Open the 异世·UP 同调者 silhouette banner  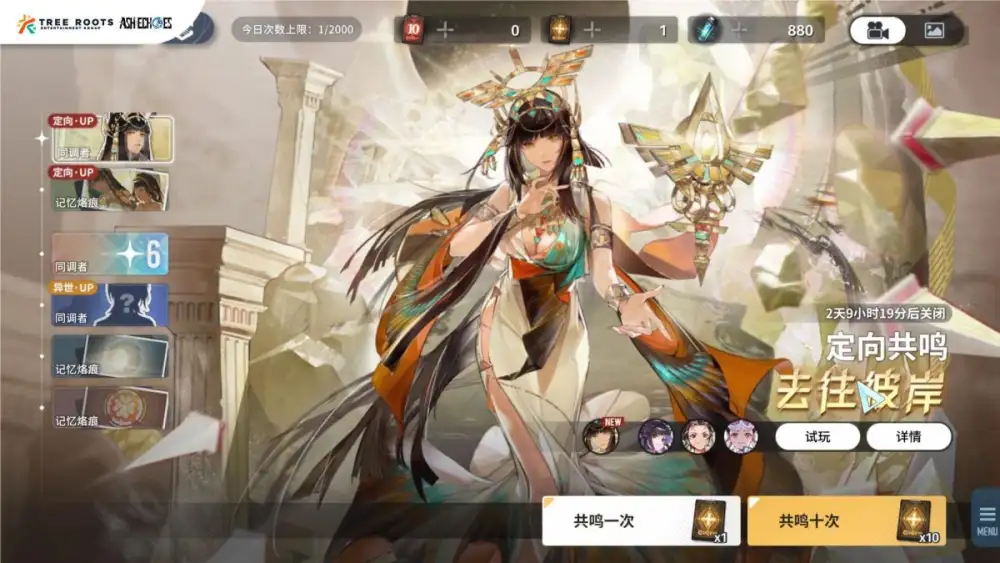click(x=110, y=305)
